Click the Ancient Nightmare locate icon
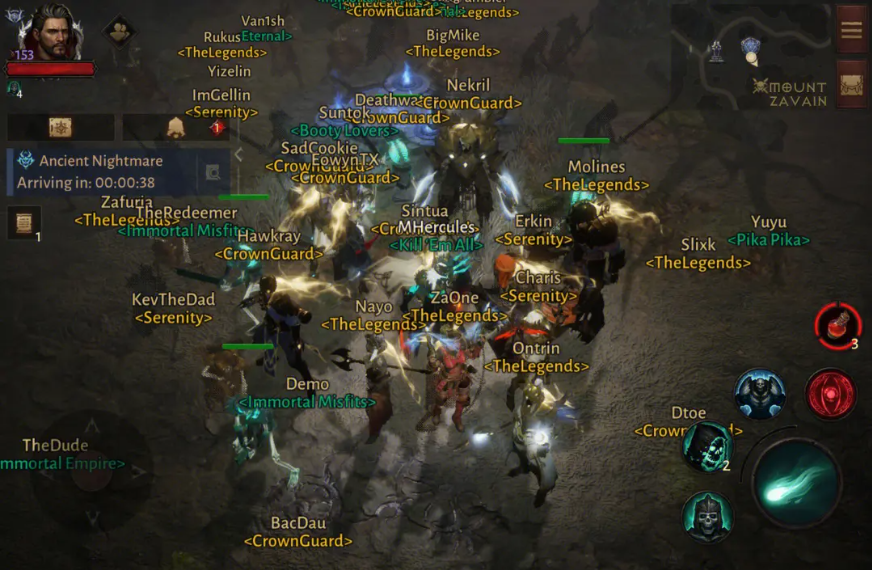 pyautogui.click(x=212, y=171)
